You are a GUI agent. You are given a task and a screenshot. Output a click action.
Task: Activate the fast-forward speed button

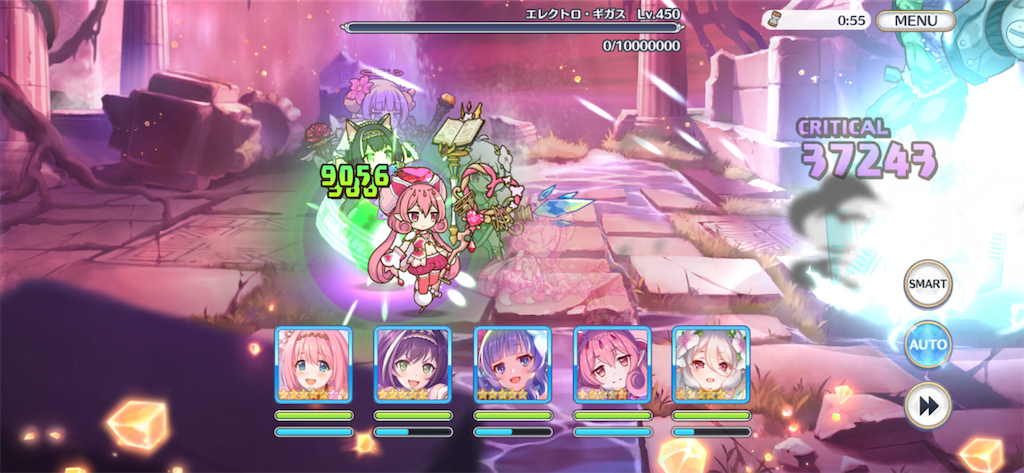pyautogui.click(x=927, y=406)
